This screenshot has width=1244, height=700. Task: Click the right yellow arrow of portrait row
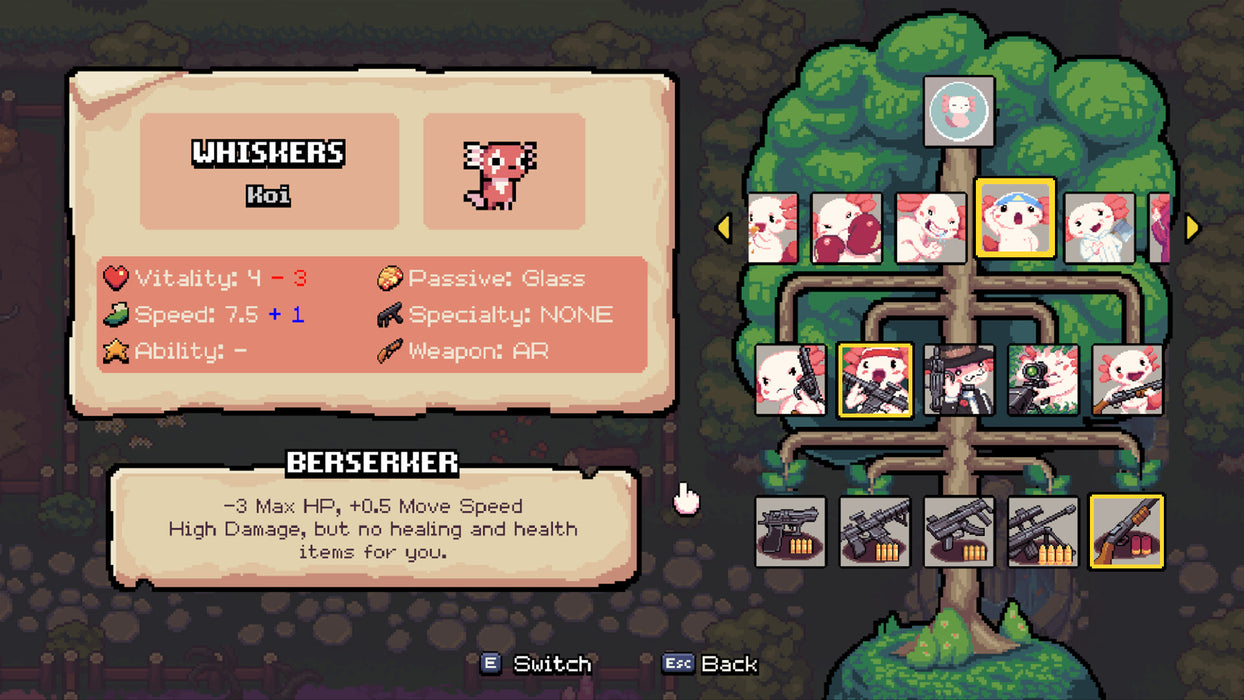[1192, 228]
